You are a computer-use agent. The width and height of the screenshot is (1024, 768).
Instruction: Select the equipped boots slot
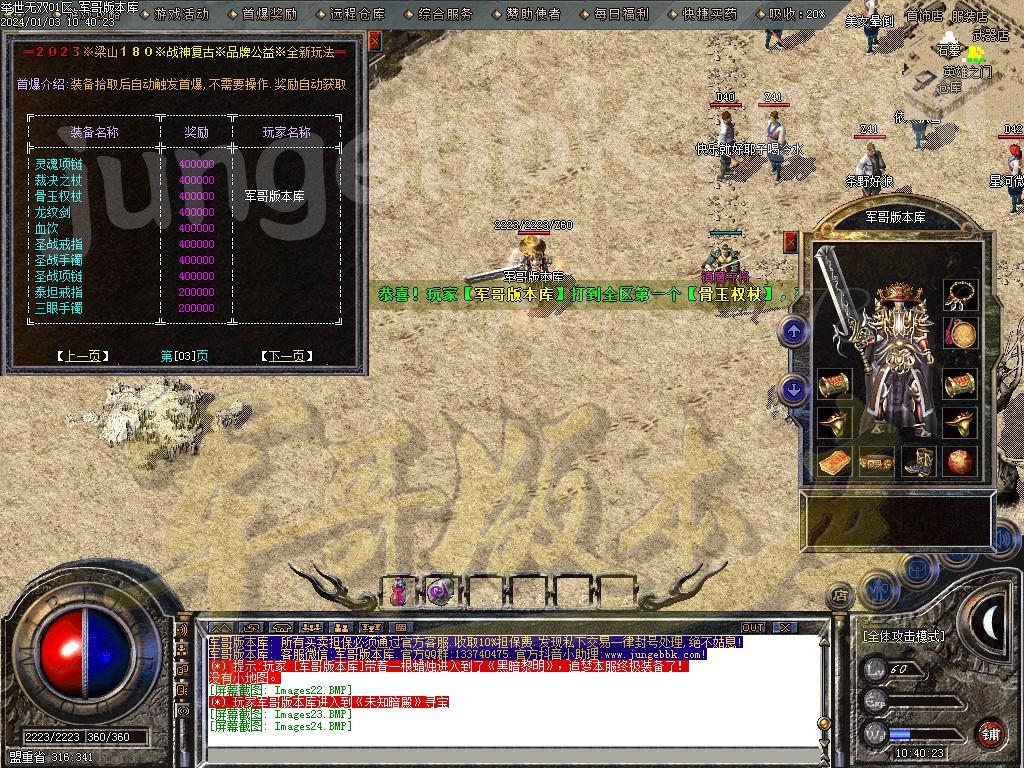[917, 461]
